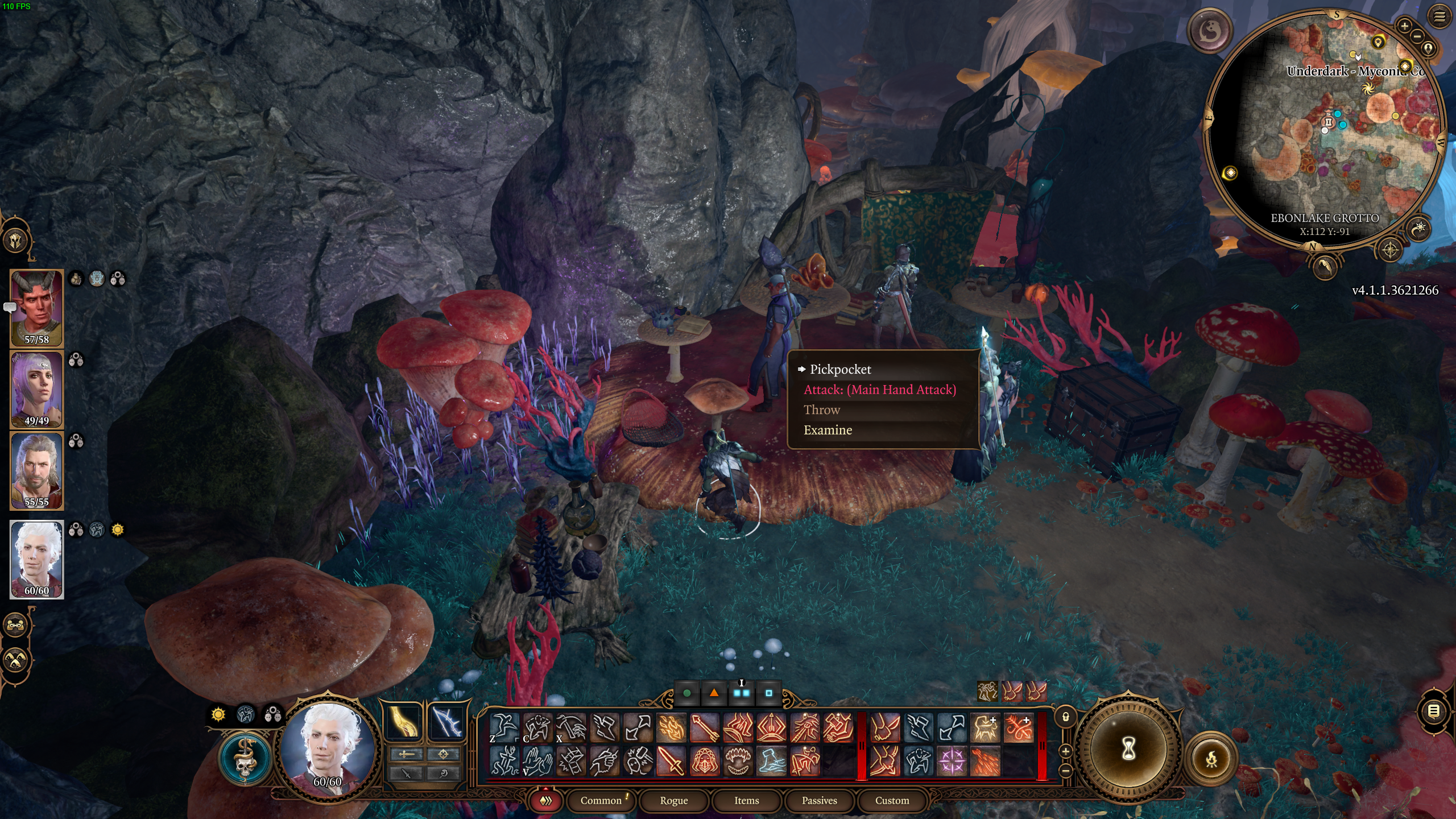This screenshot has width=1456, height=819.
Task: Switch to the Passives tab
Action: coord(819,800)
